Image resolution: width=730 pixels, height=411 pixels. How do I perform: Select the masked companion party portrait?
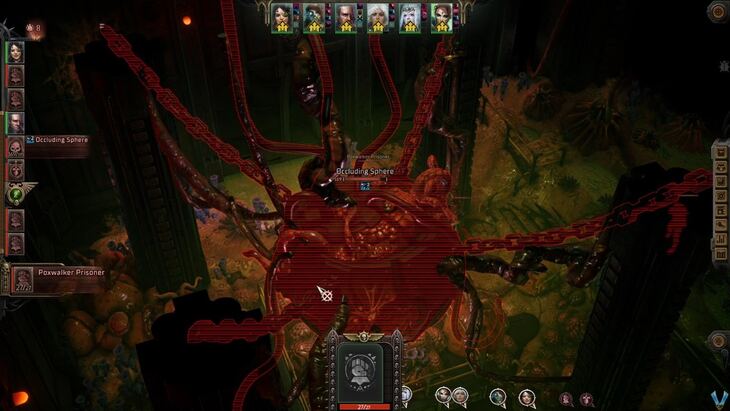click(313, 15)
